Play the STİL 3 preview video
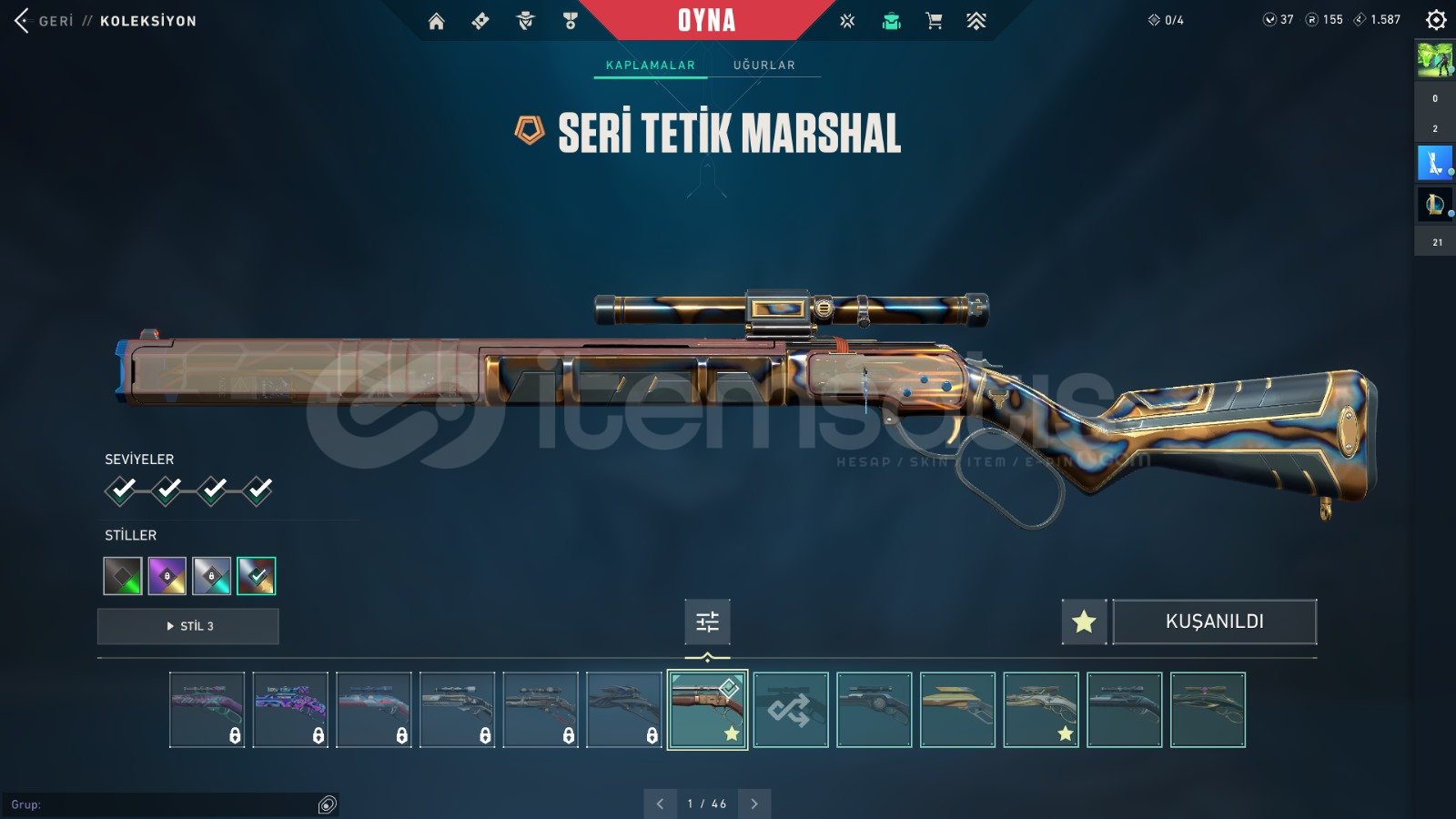The width and height of the screenshot is (1456, 819). [x=188, y=626]
